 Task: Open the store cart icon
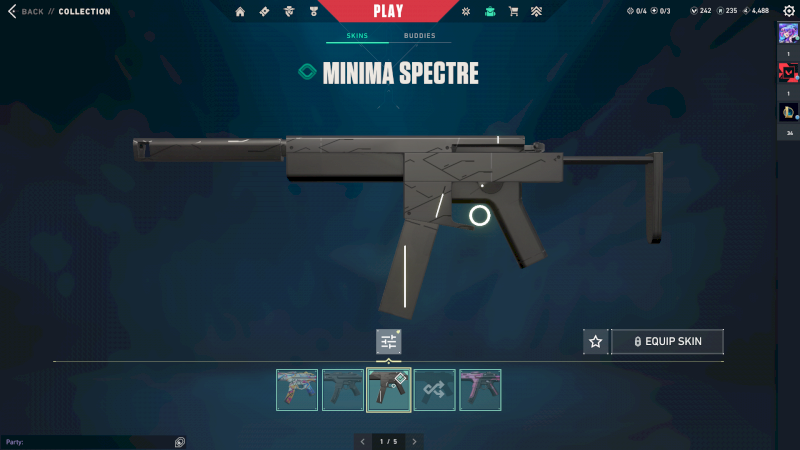[x=513, y=12]
